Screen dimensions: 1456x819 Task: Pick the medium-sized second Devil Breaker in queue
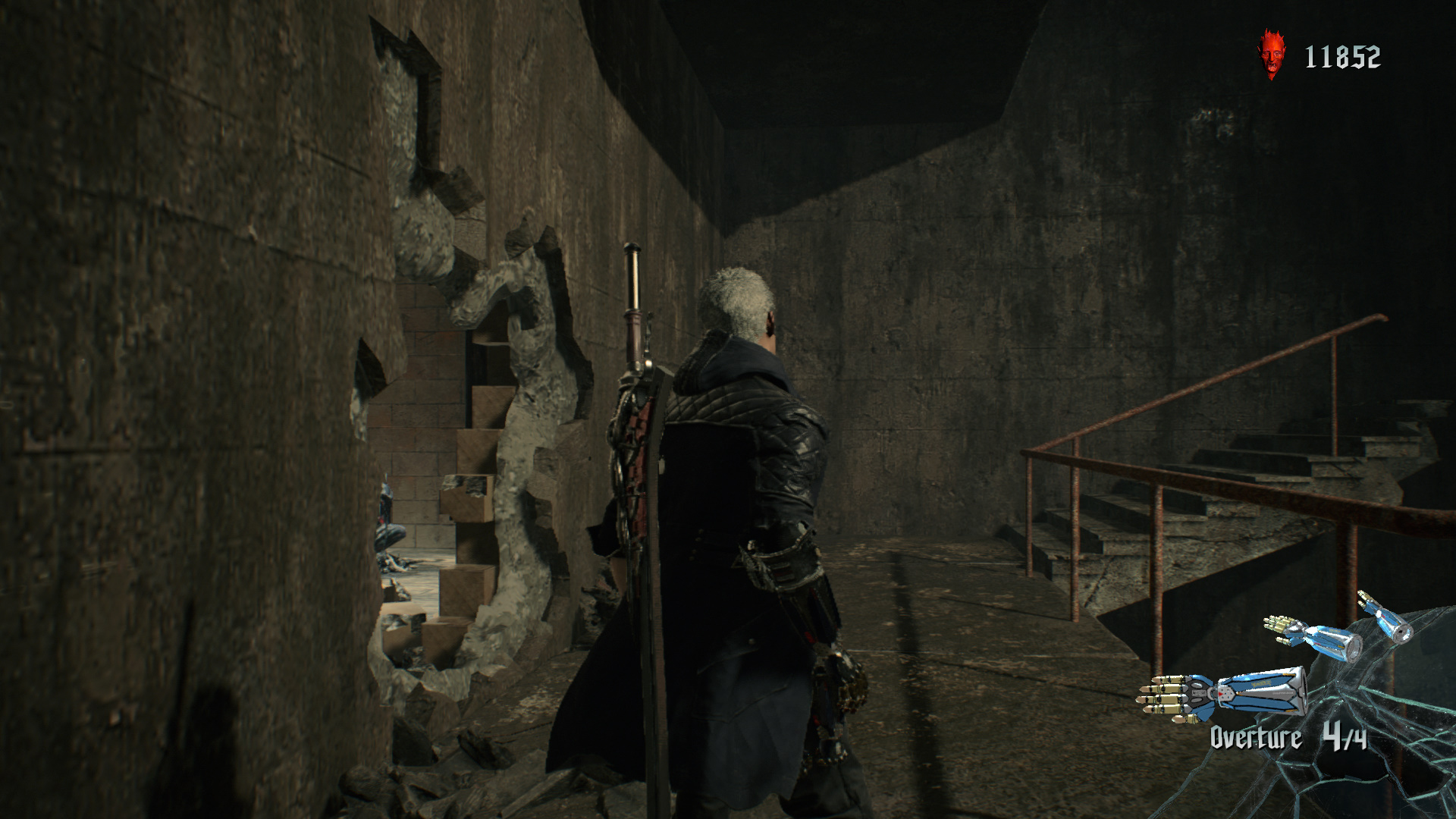click(1313, 637)
